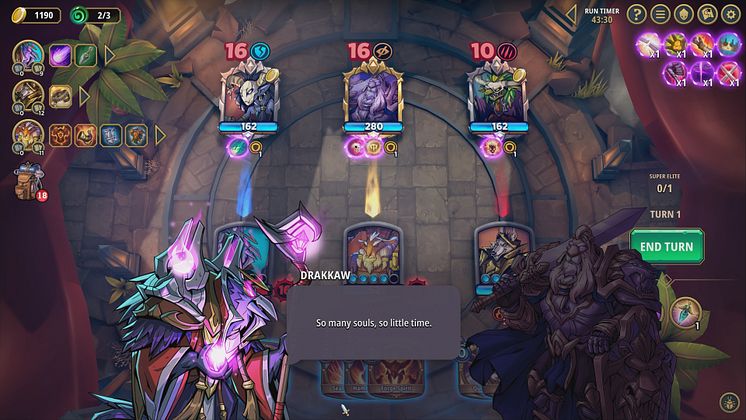746x420 pixels.
Task: Select the center enemy card with 280 health
Action: tap(372, 95)
